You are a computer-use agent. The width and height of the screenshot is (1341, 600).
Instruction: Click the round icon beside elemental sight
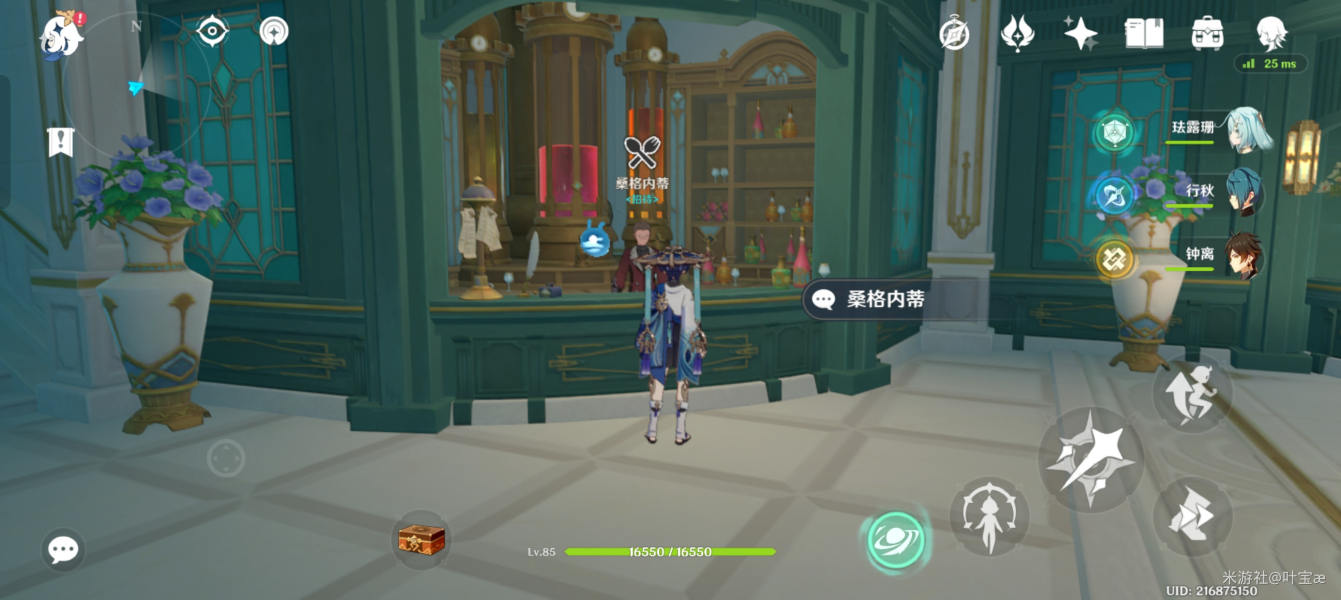tap(274, 32)
